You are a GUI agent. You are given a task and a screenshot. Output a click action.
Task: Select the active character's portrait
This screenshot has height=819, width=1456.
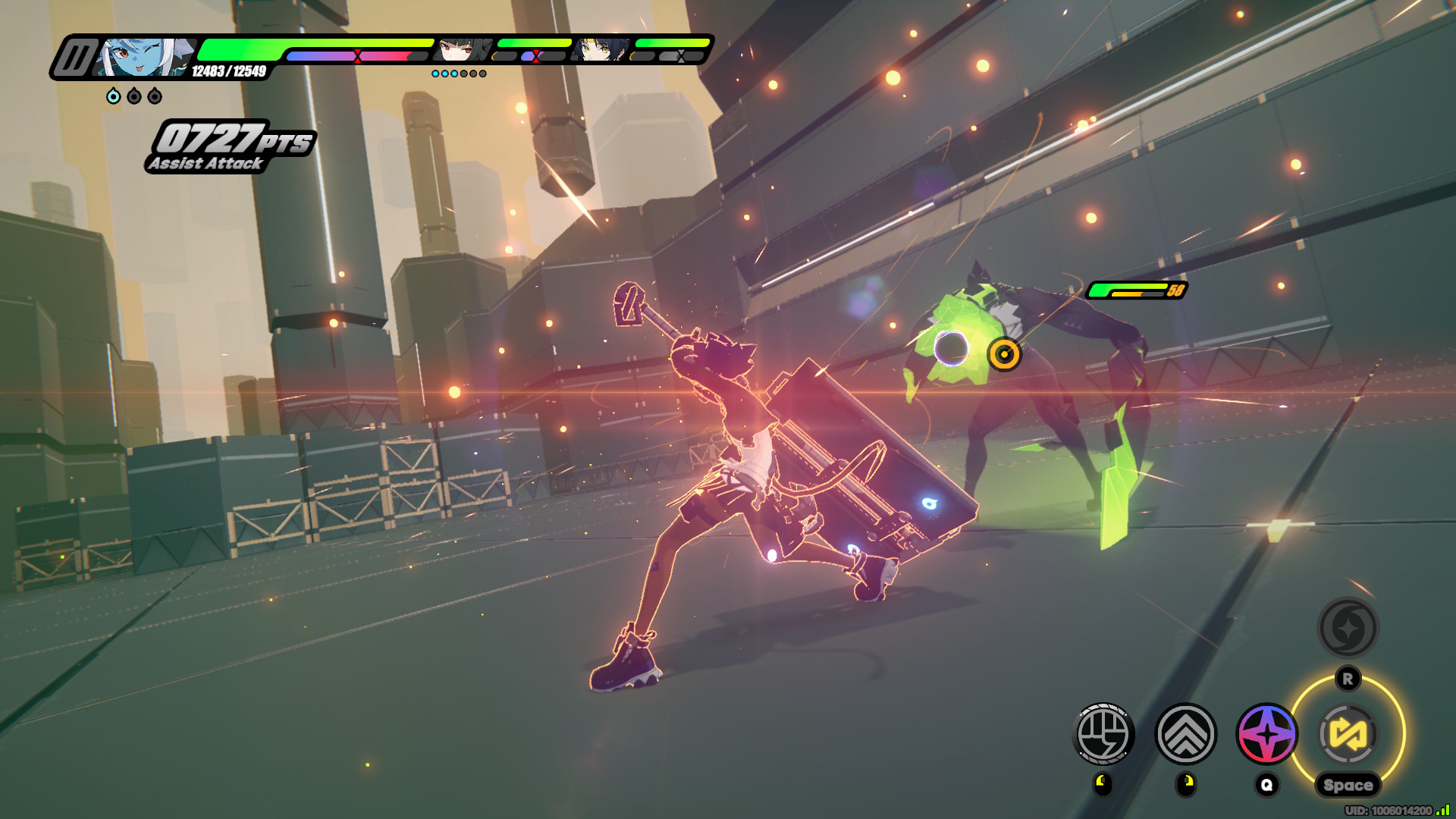(x=144, y=57)
